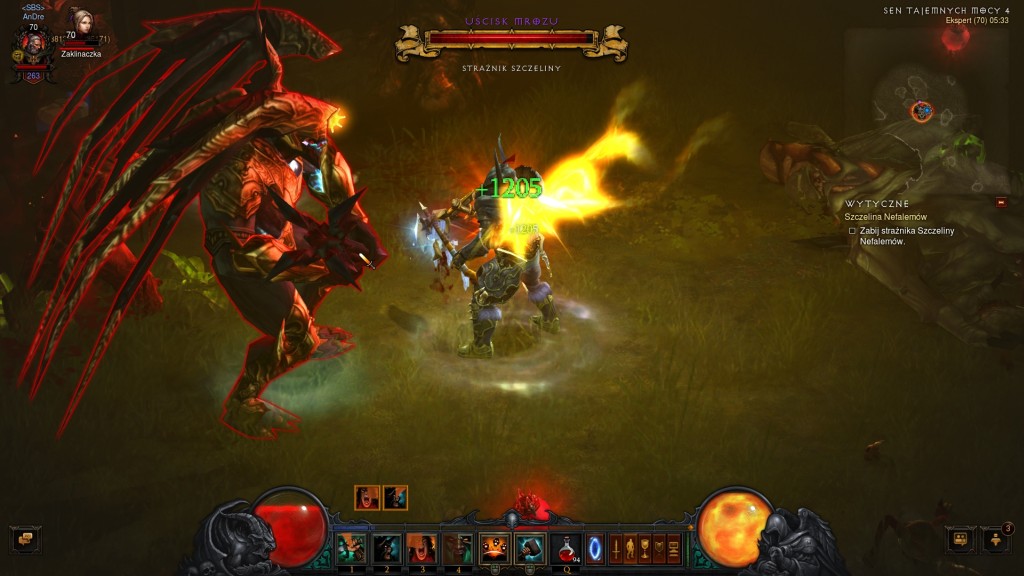Open the sword-icon menu button
The image size is (1024, 576).
pos(616,548)
